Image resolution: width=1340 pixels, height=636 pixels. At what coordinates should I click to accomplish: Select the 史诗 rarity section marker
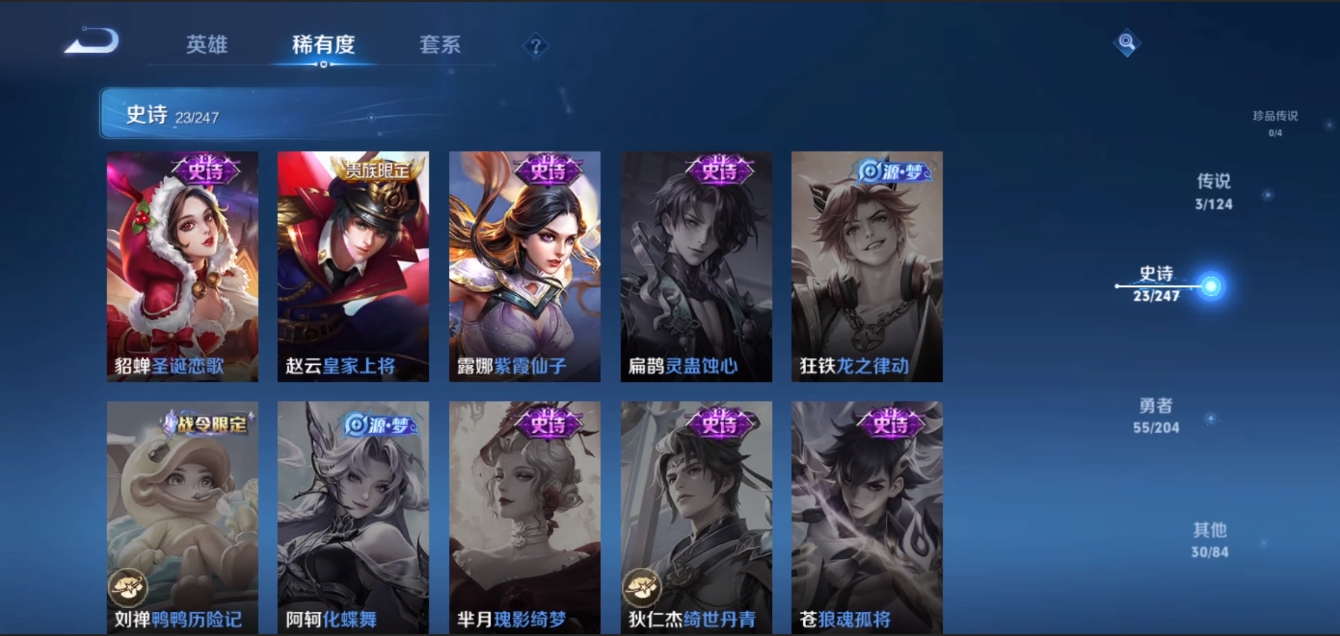click(1210, 287)
